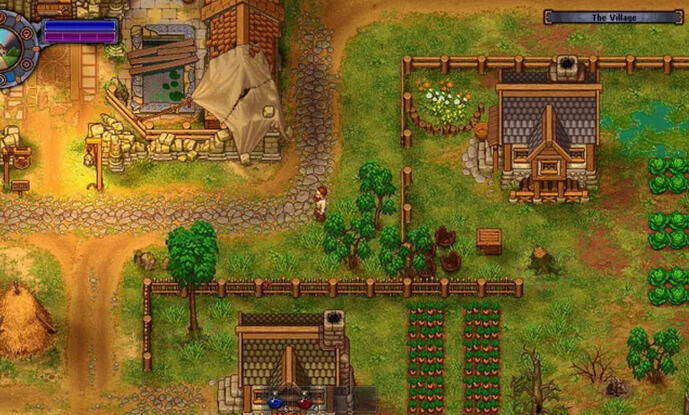This screenshot has width=689, height=415.
Task: Select the blue orb icon
Action: click(x=276, y=402)
